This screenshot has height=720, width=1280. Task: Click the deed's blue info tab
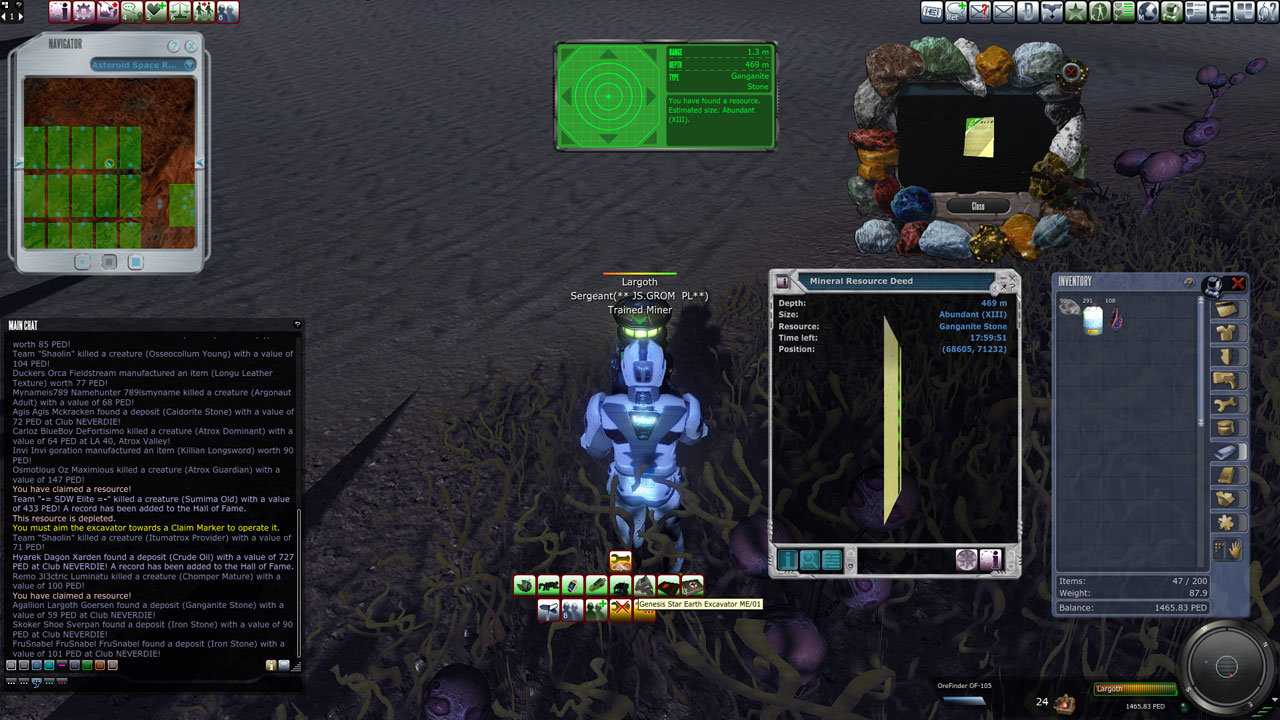point(786,560)
